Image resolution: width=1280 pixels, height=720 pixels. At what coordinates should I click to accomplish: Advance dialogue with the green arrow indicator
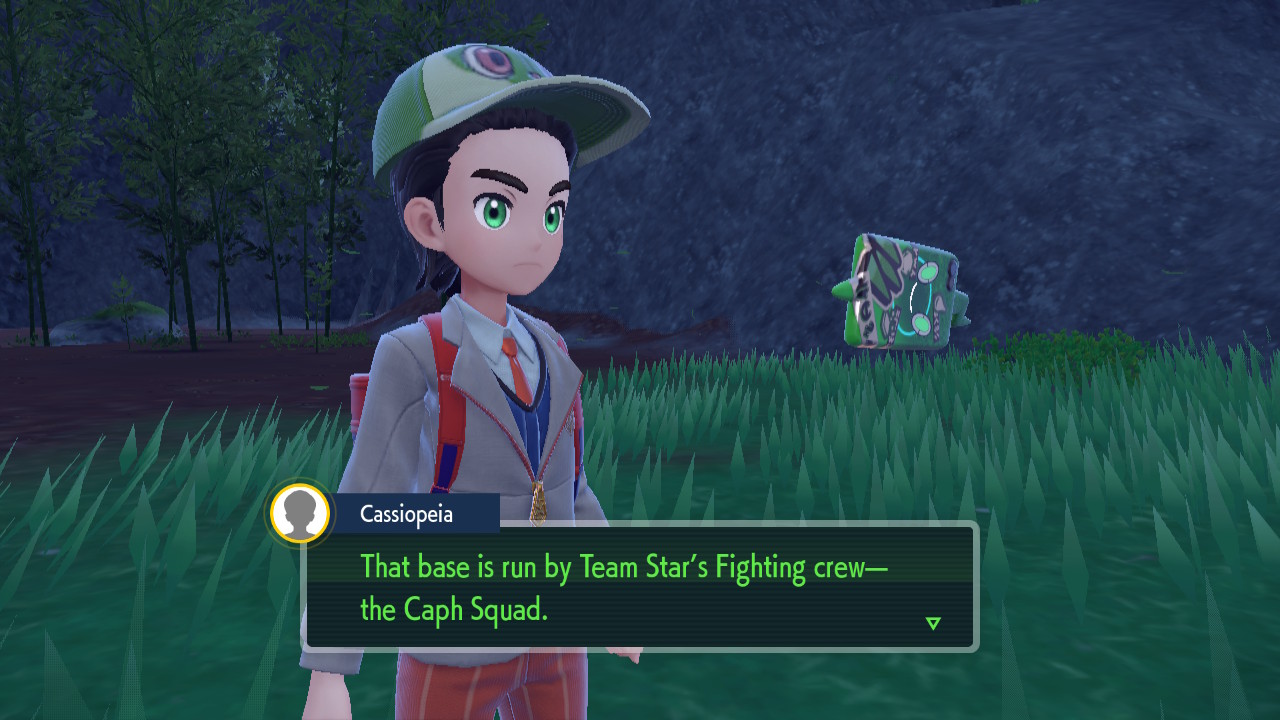[933, 623]
